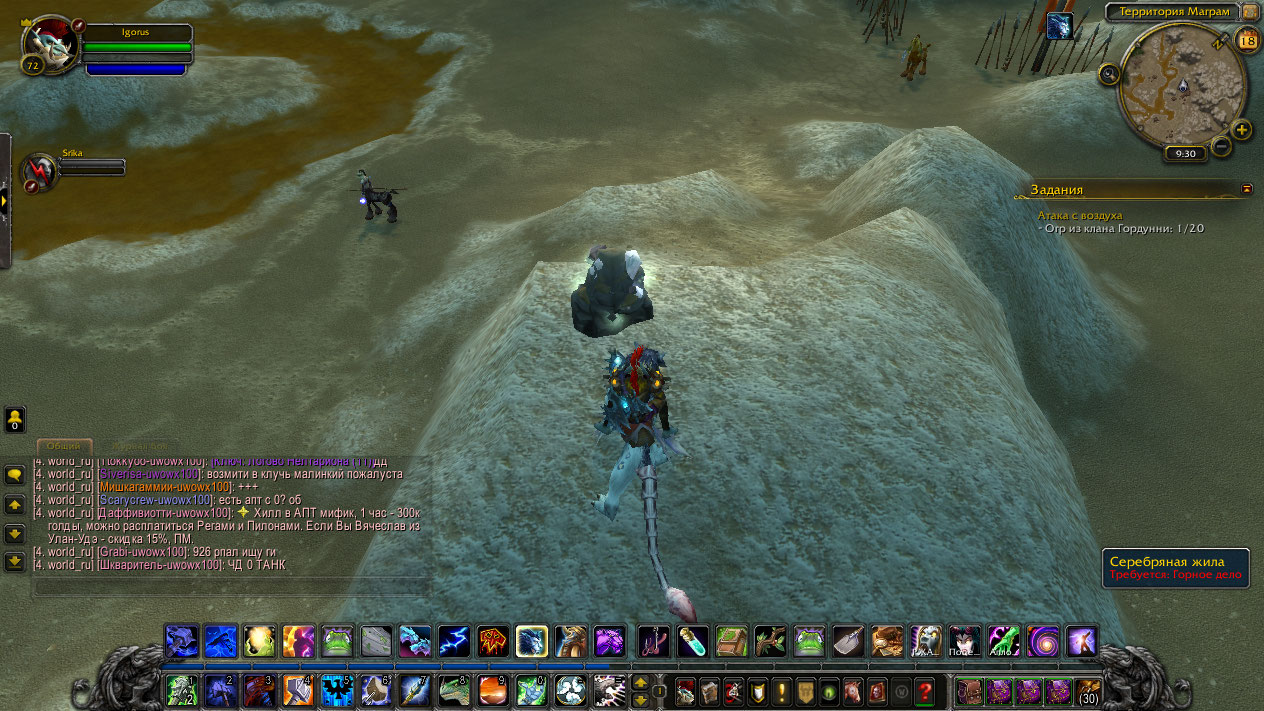Click the Igorus player portrait
Screen dimensions: 1264x711
50,43
